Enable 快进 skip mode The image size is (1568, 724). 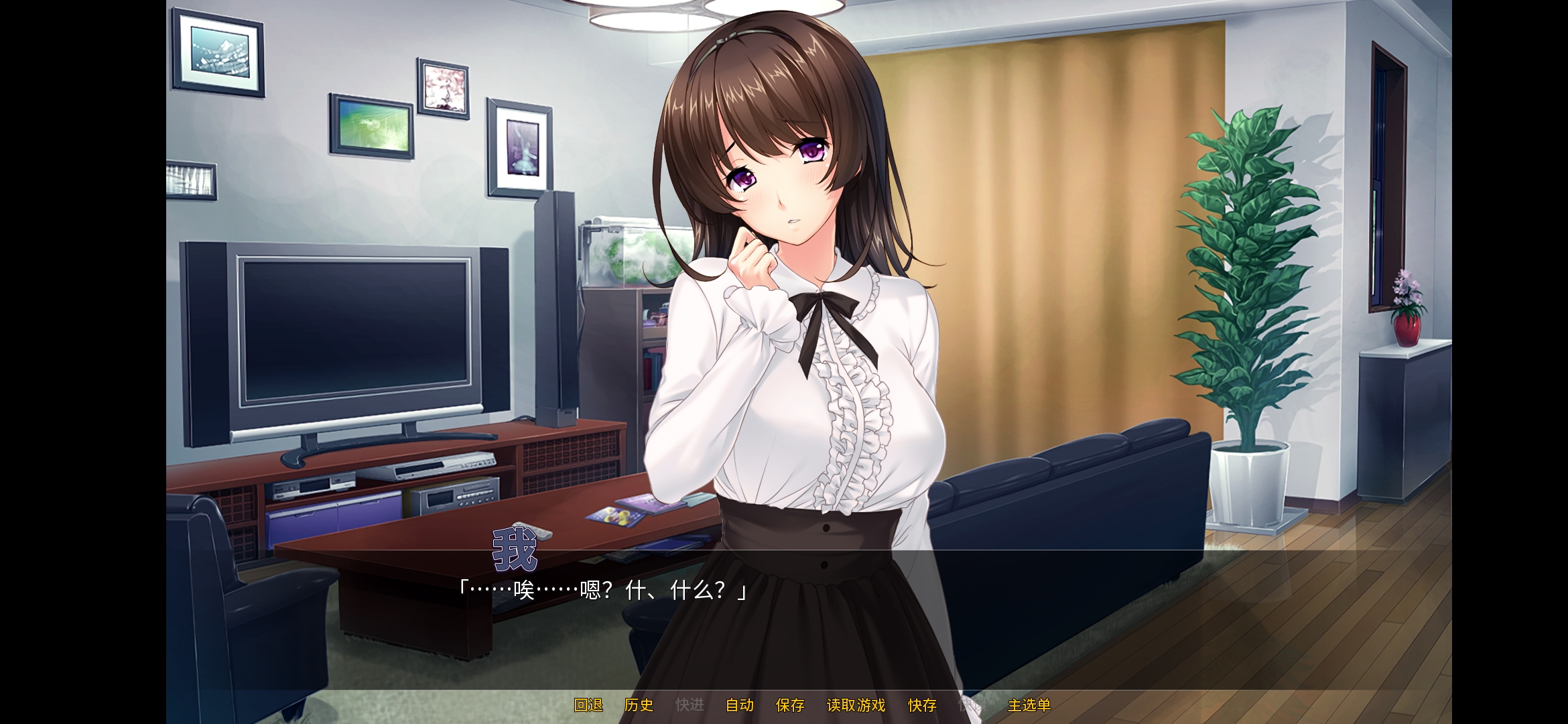[x=691, y=706]
